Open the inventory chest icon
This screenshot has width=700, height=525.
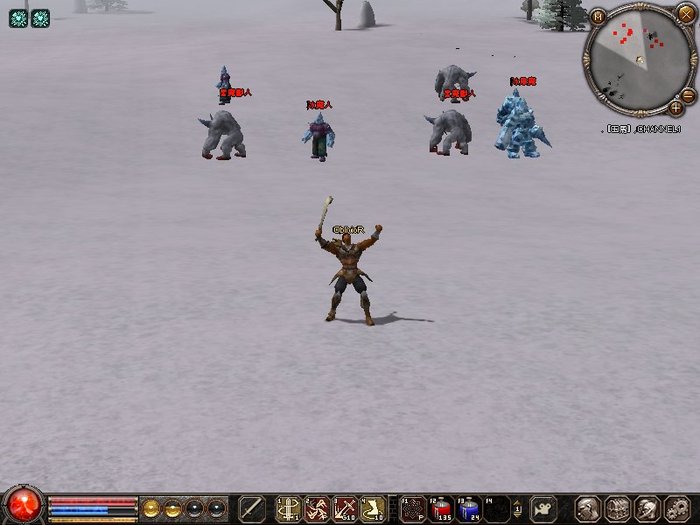tap(617, 508)
